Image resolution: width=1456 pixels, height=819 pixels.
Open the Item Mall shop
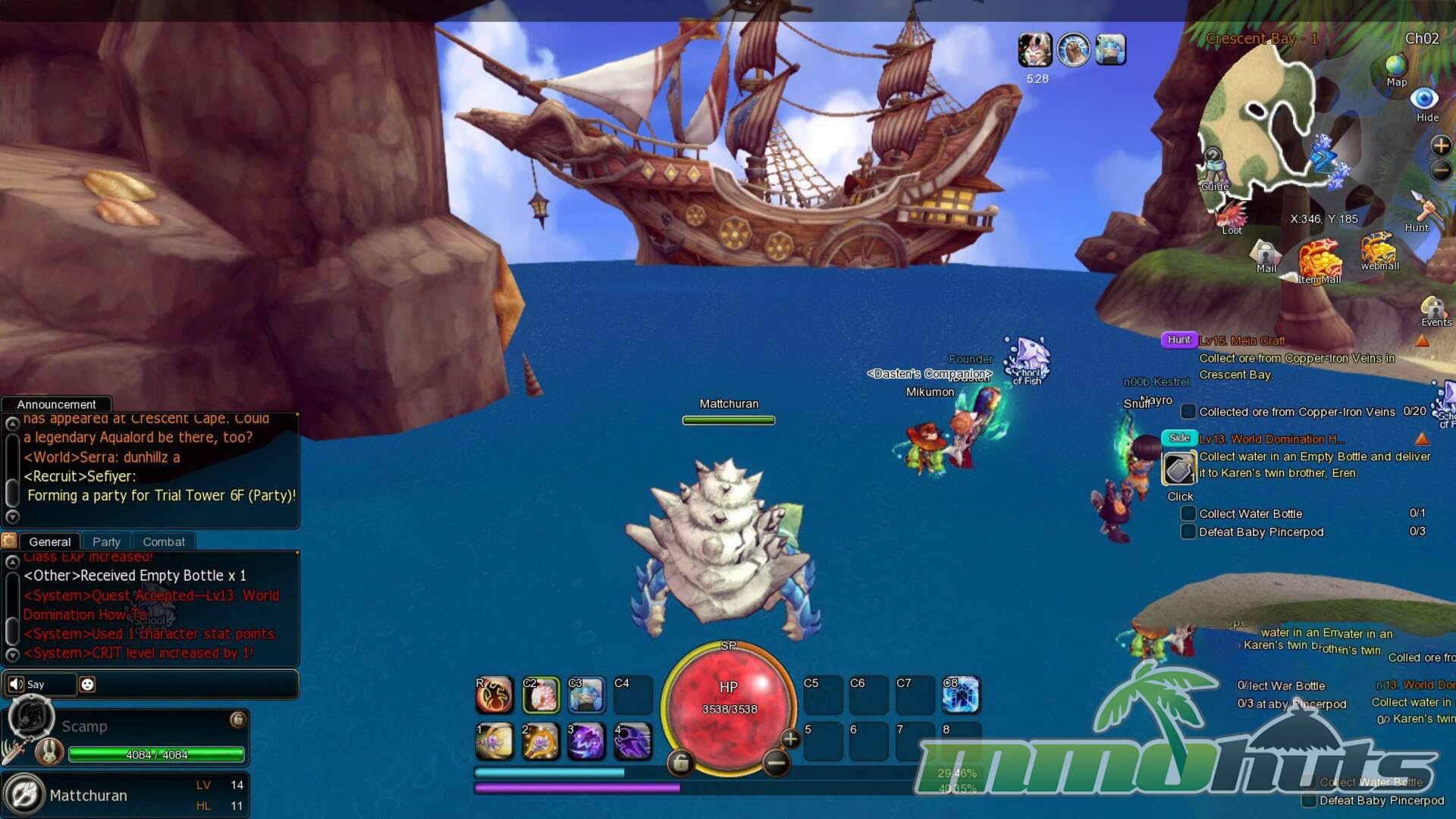point(1319,262)
